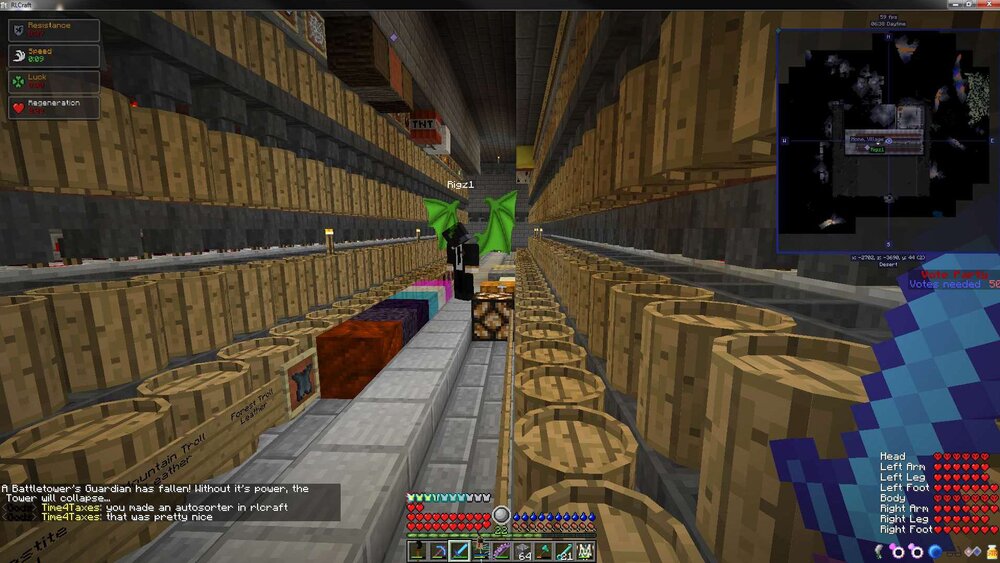Select the diamond sword hotbar slot

click(x=460, y=551)
